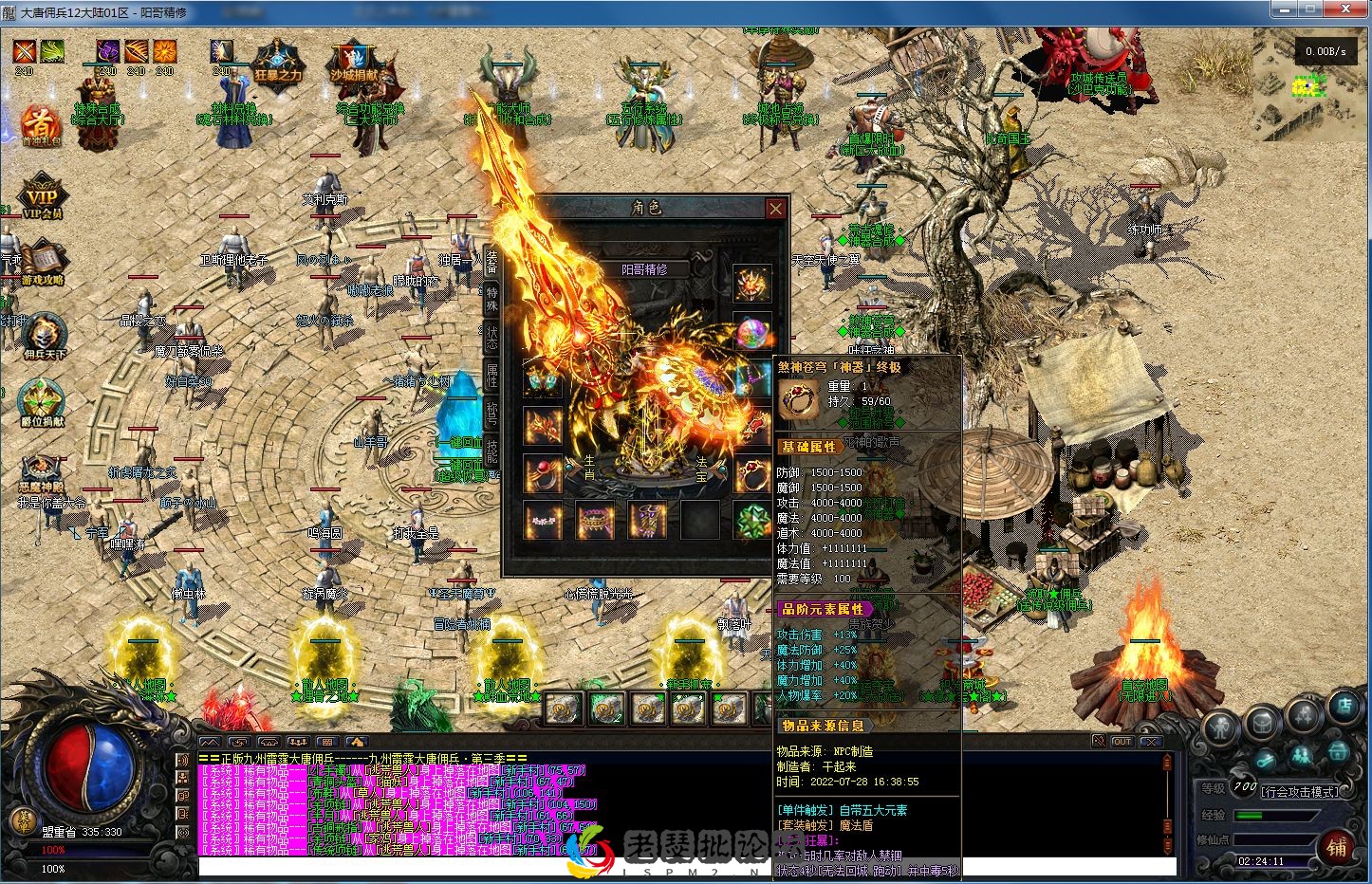
Task: Open the VIP会员 membership menu
Action: pyautogui.click(x=42, y=196)
